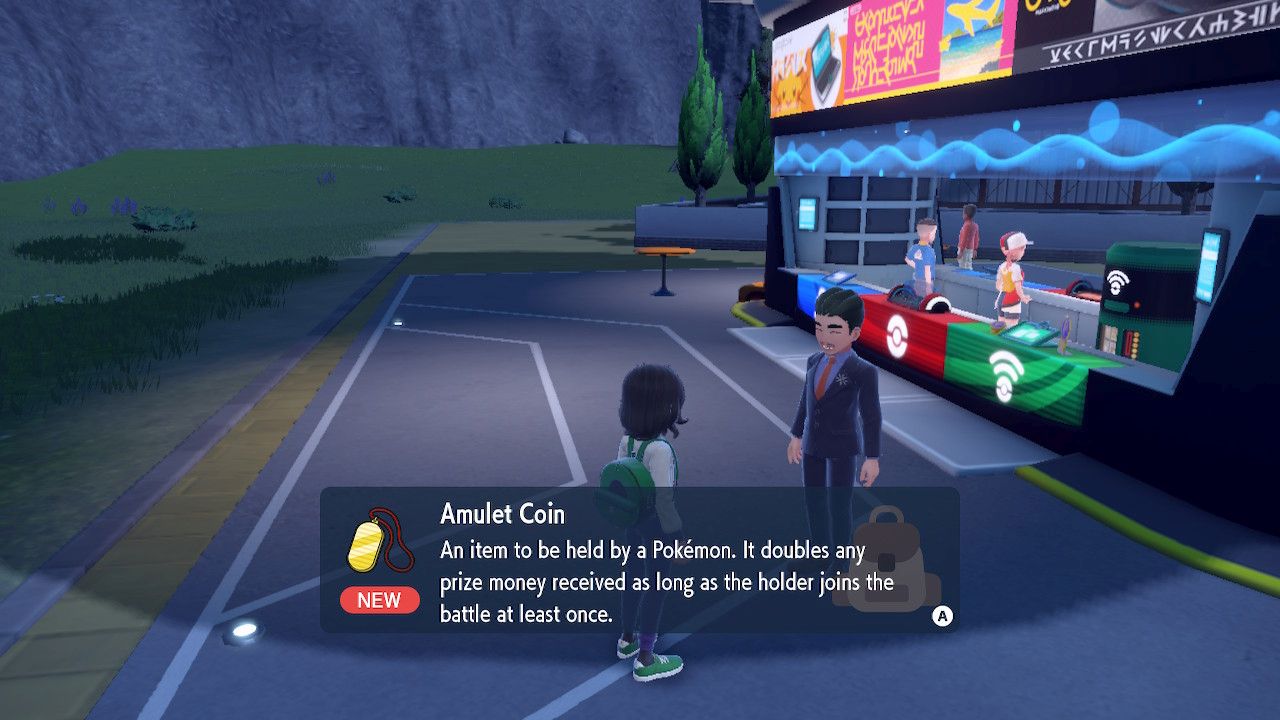This screenshot has height=720, width=1280.
Task: Select the Poké Ball emblem on the red counter
Action: pos(896,332)
